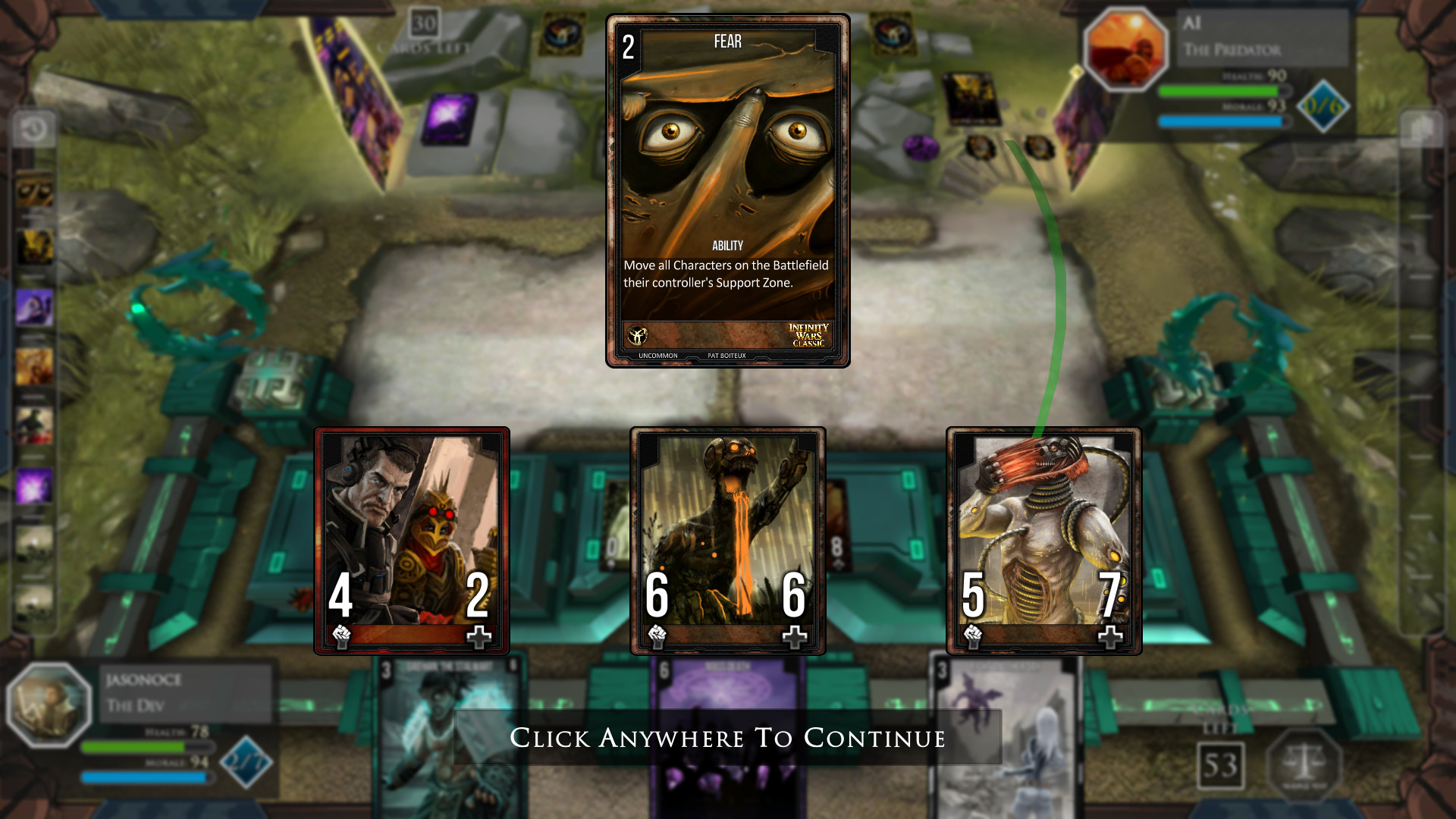Image resolution: width=1456 pixels, height=819 pixels.
Task: Click Anywhere To Continue banner
Action: click(x=728, y=736)
